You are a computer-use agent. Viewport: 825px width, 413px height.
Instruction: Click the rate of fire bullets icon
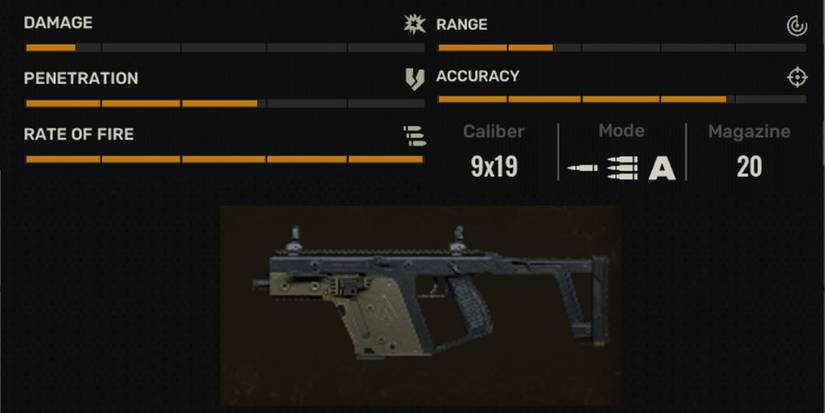pyautogui.click(x=414, y=135)
